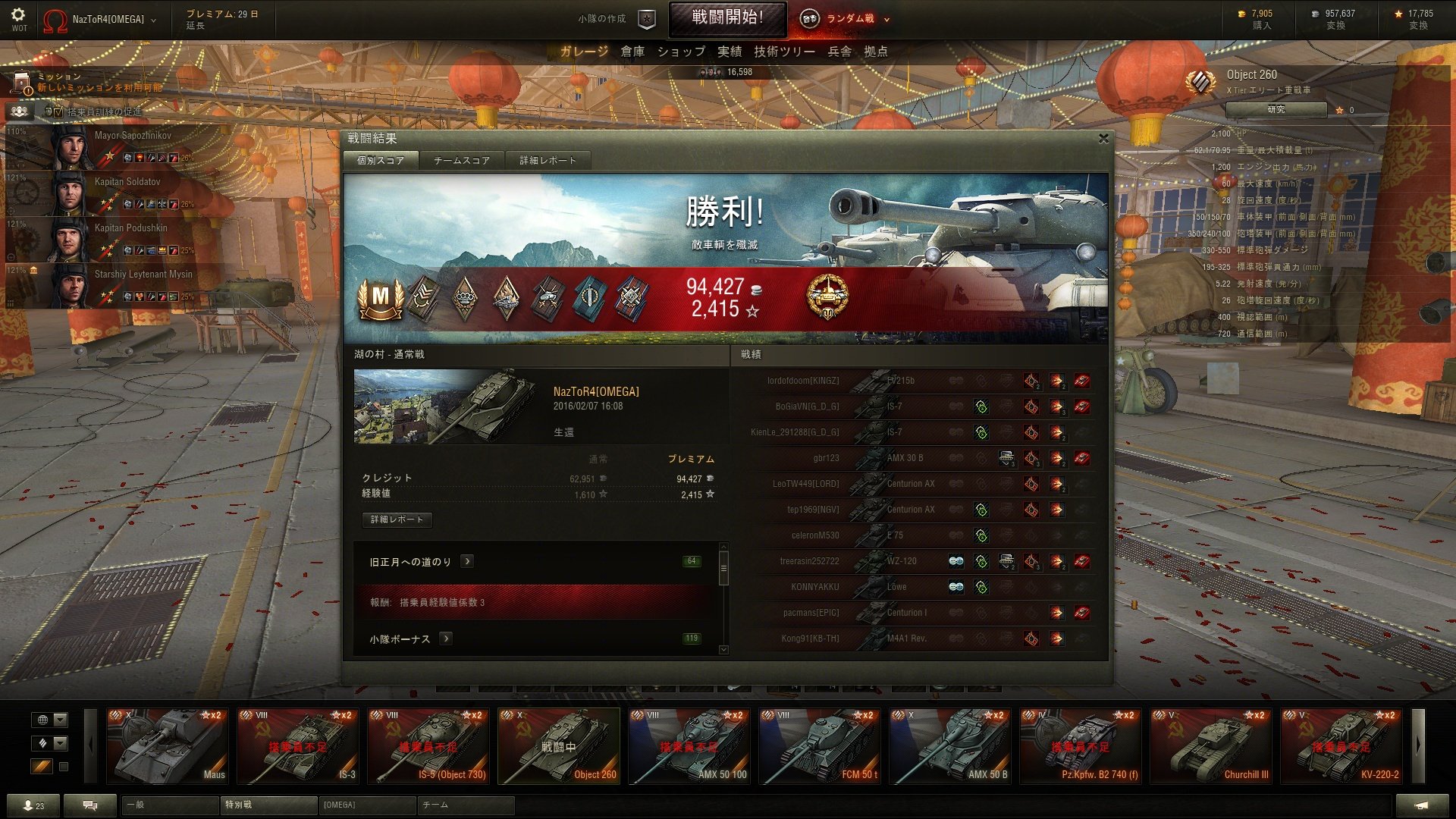This screenshot has width=1456, height=819.
Task: Start battle with the 戦闘開始 button
Action: point(726,18)
